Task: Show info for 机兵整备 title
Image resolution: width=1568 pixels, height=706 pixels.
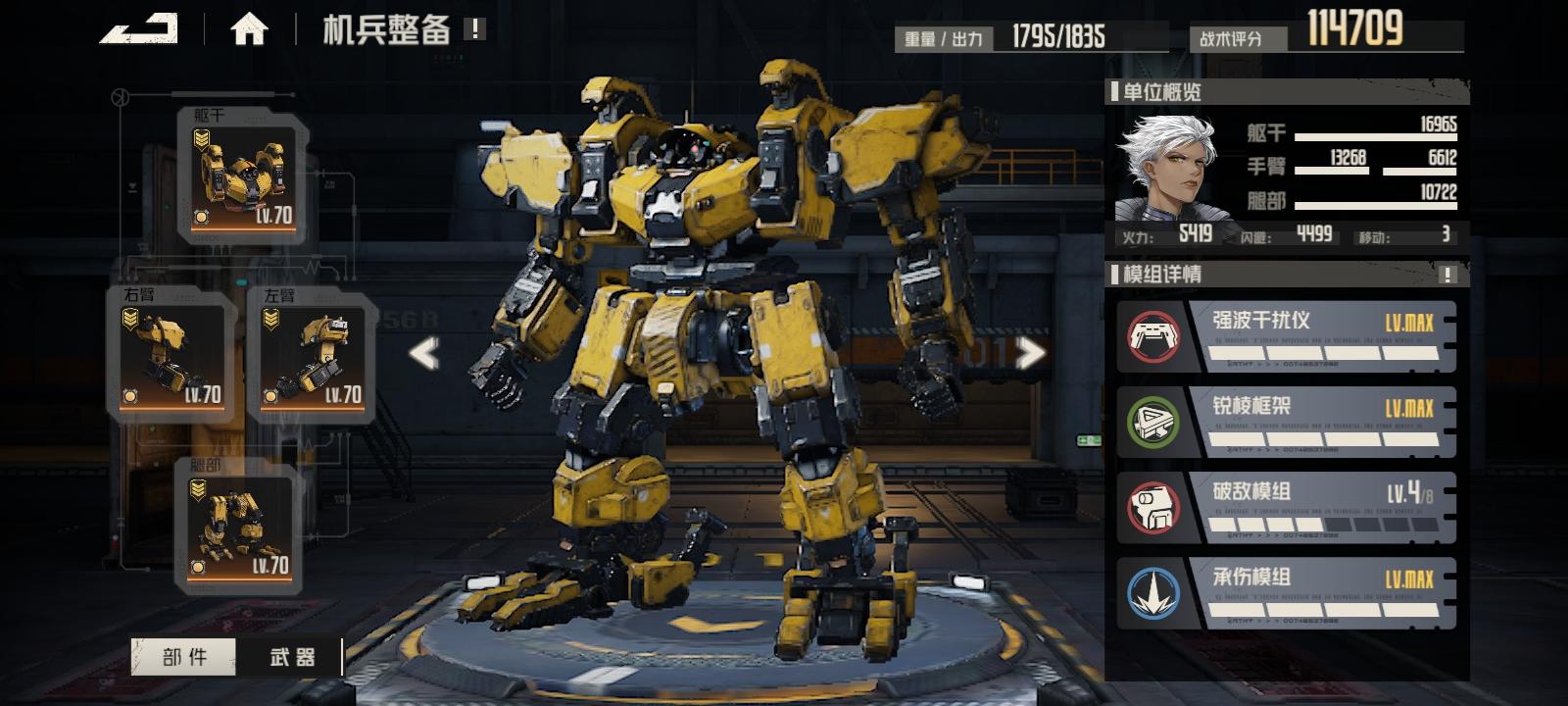Action: pyautogui.click(x=474, y=29)
